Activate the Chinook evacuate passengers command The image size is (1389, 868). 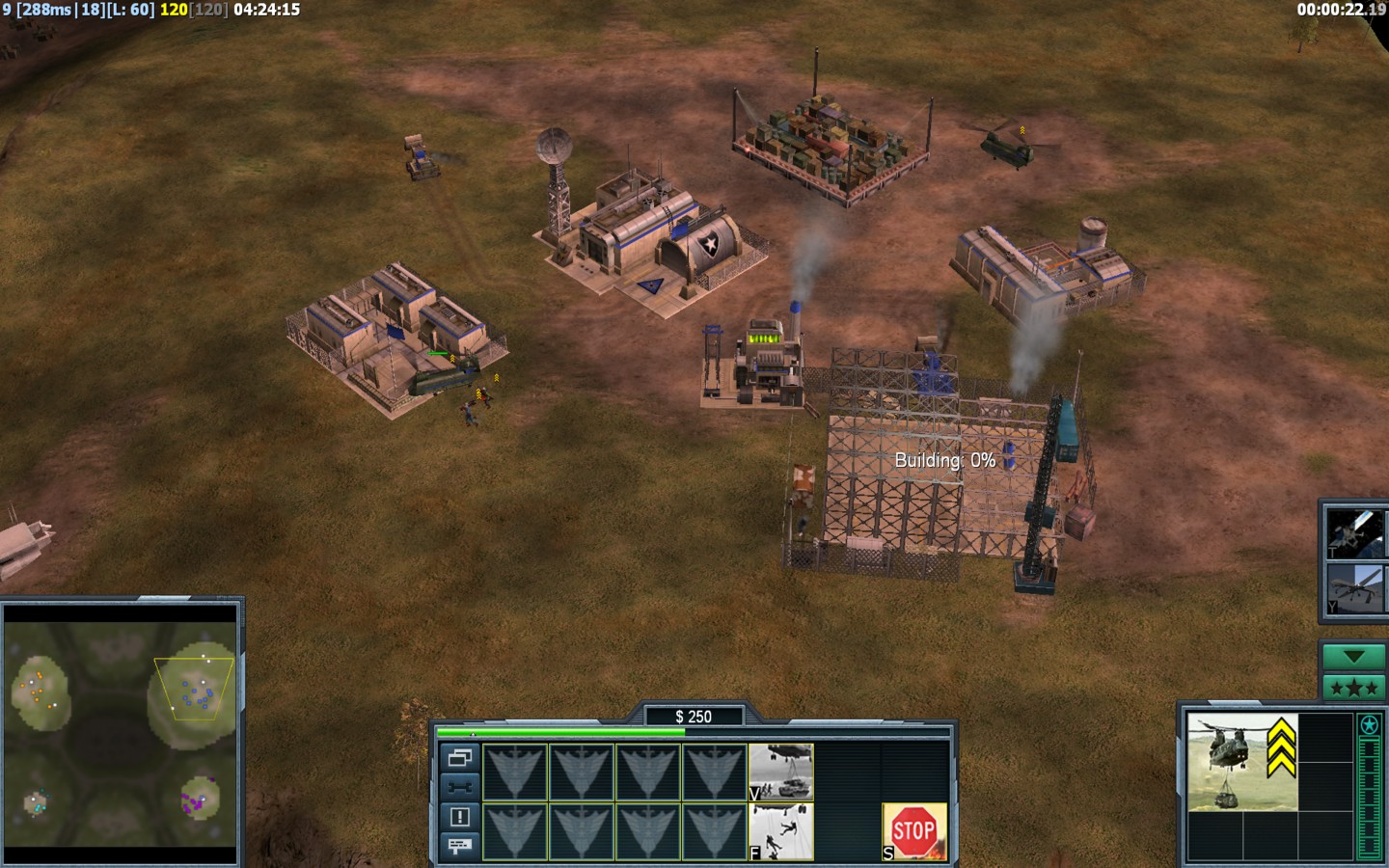coord(780,773)
